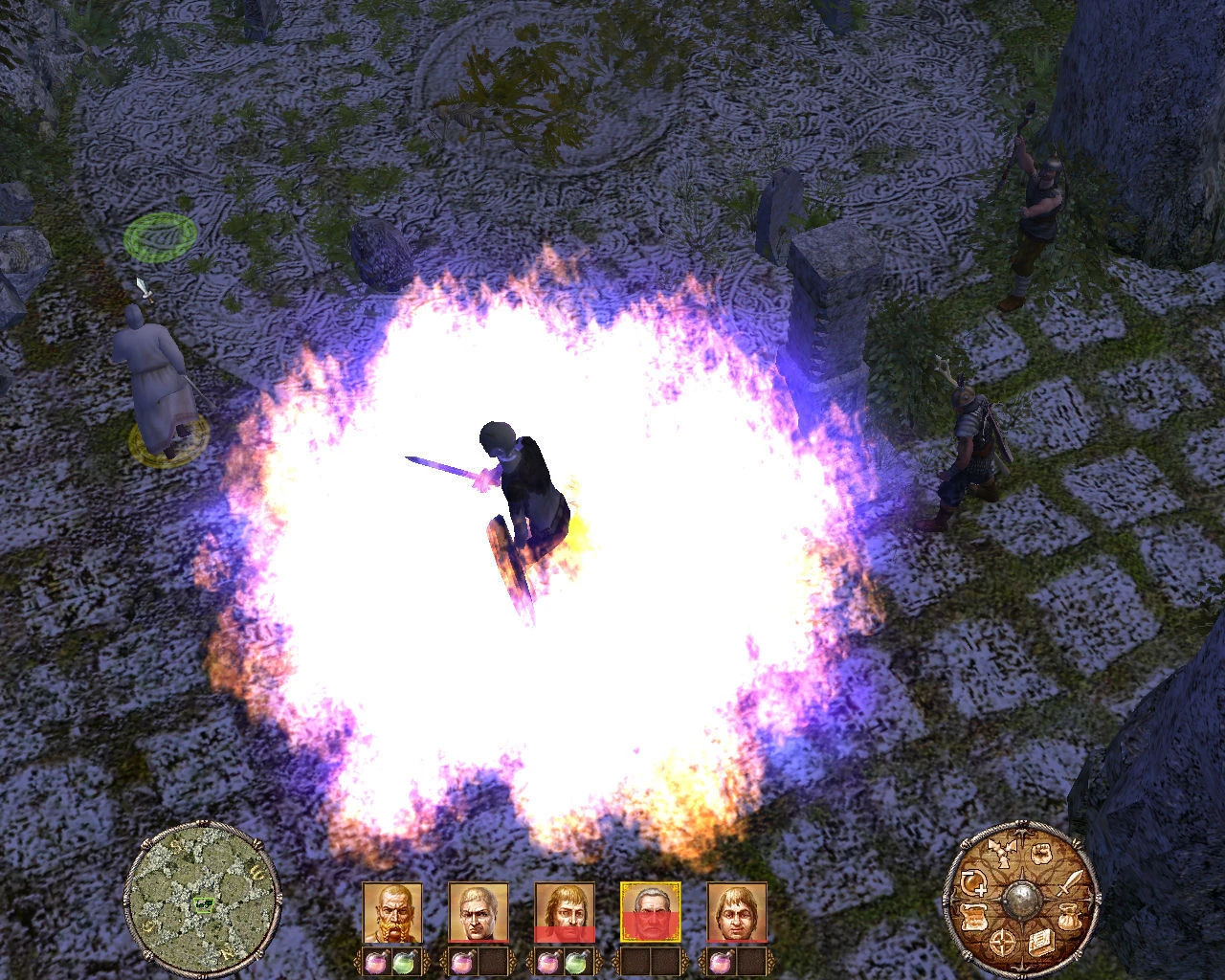Use the bearded hero's pink potion
1225x980 pixels.
click(x=376, y=961)
